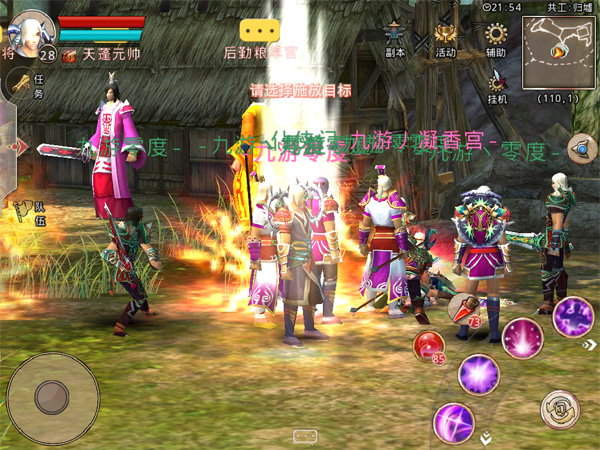Image resolution: width=600 pixels, height=450 pixels.
Task: Open the 副本 dungeon menu
Action: click(395, 40)
